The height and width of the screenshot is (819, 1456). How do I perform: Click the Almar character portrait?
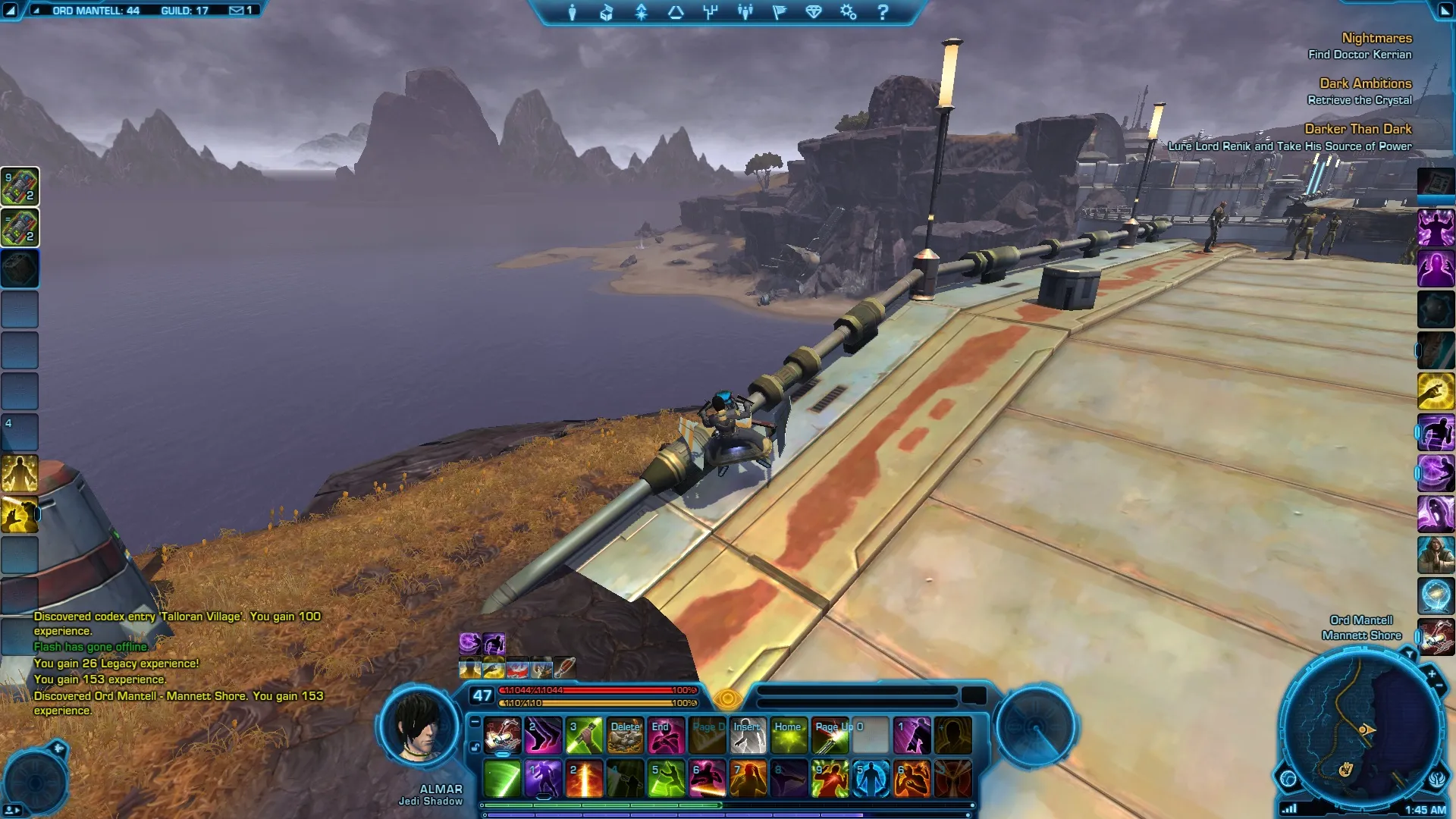419,726
